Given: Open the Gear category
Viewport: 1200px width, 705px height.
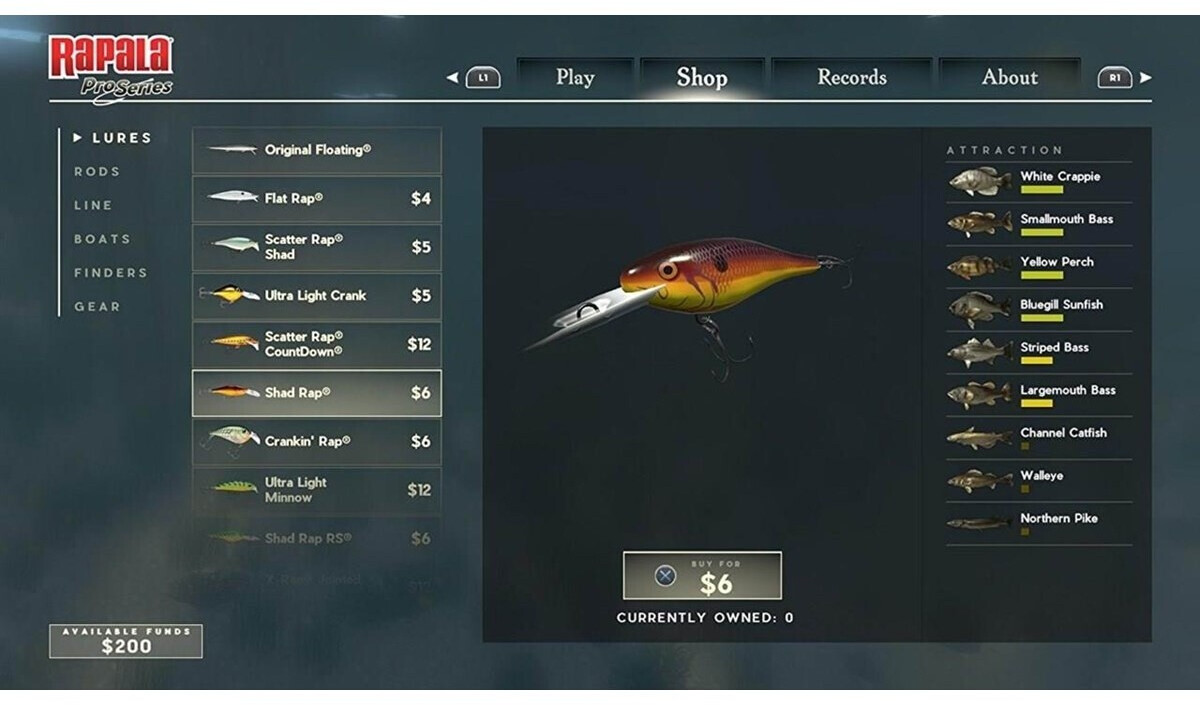Looking at the screenshot, I should click(97, 307).
